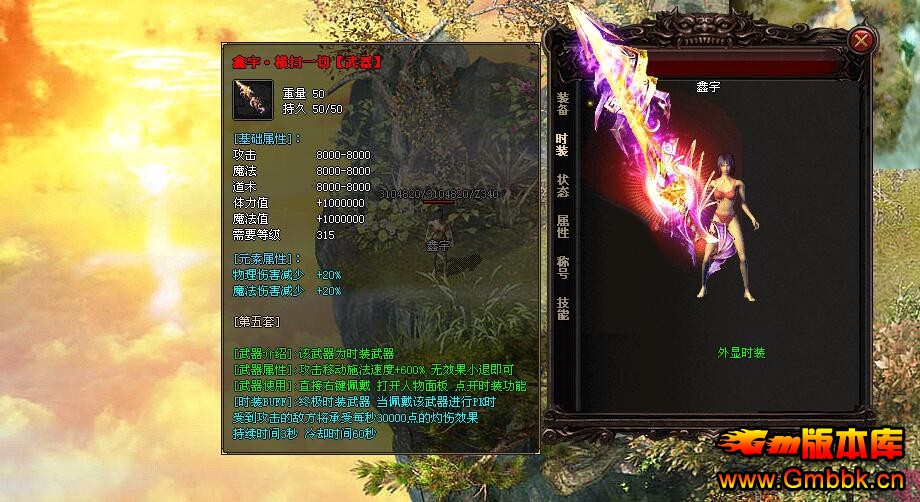The width and height of the screenshot is (920, 502).
Task: Open the 状态 status tab
Action: (x=562, y=185)
